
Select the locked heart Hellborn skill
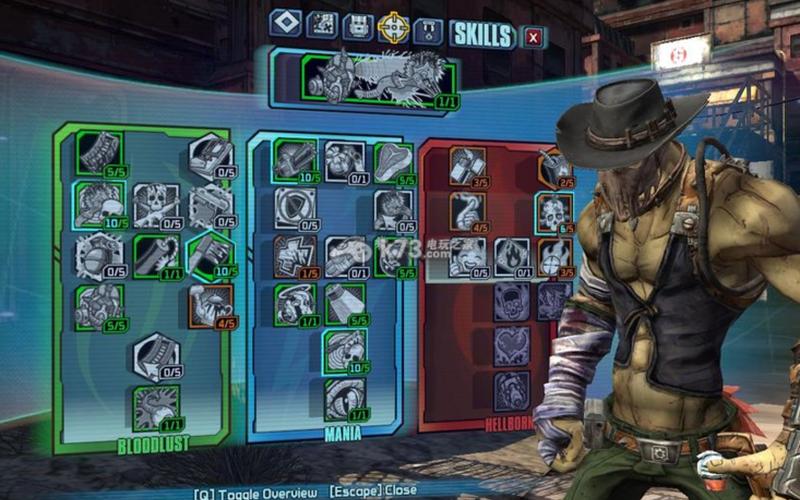point(512,346)
